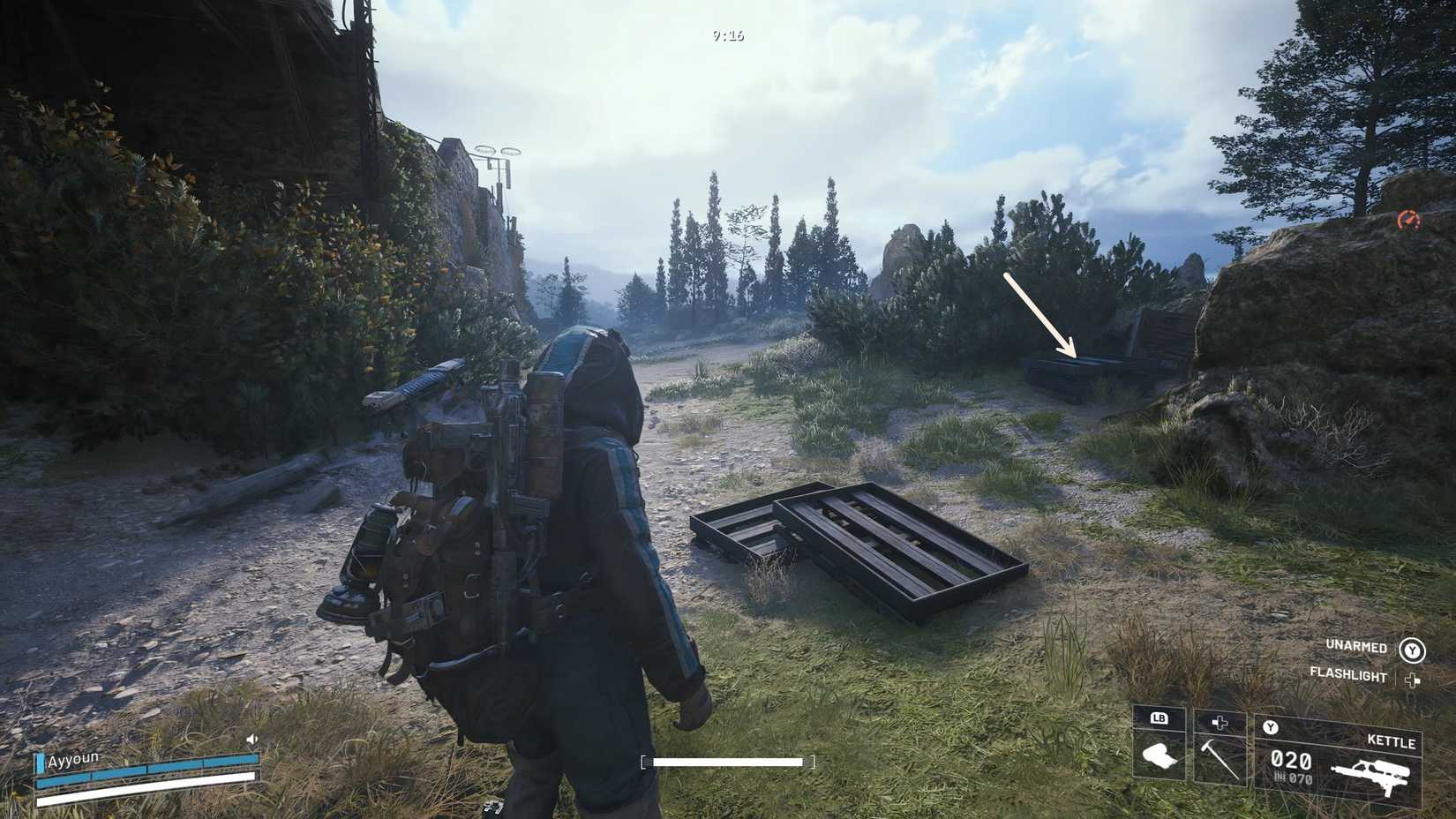Click the Y prompt on the weapon slot

coord(1271,727)
